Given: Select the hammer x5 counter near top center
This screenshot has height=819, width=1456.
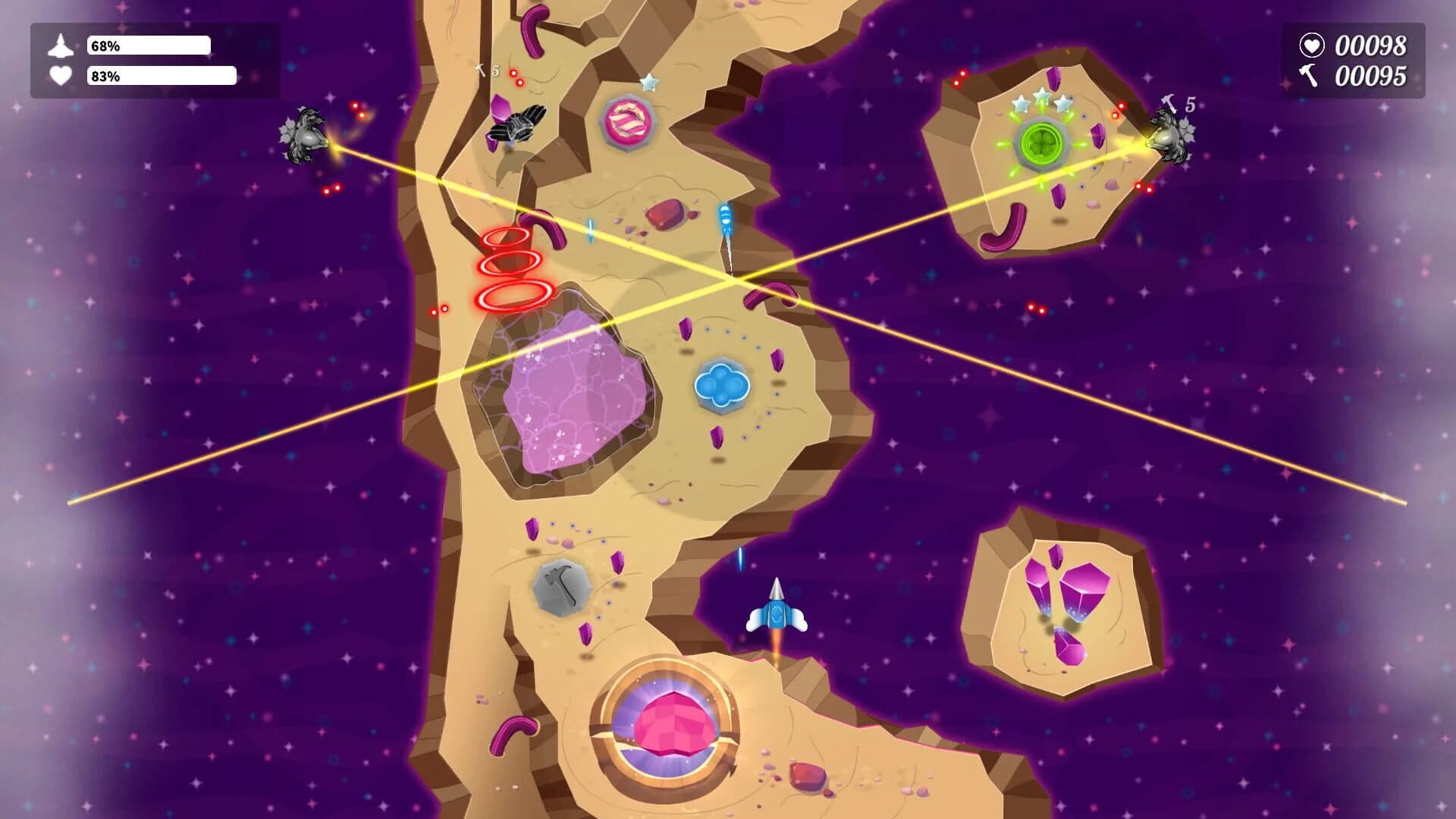Looking at the screenshot, I should point(489,70).
